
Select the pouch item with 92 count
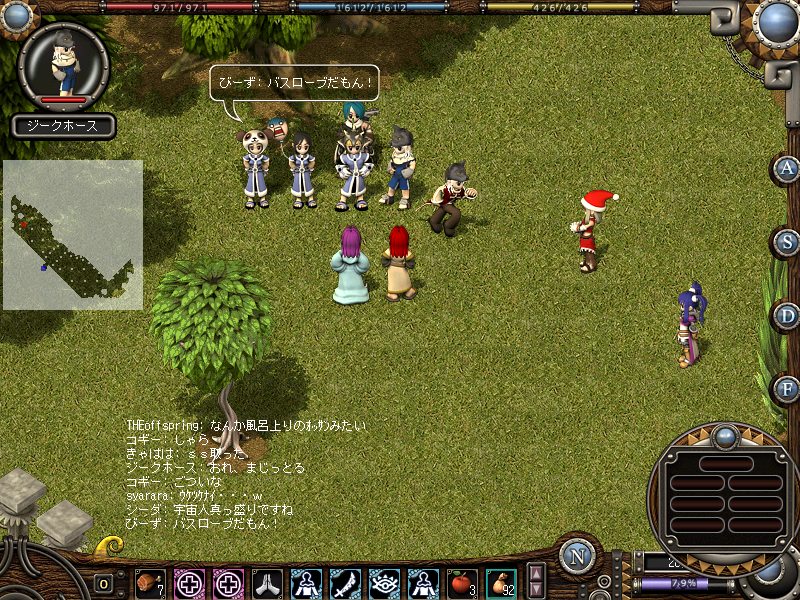click(501, 582)
